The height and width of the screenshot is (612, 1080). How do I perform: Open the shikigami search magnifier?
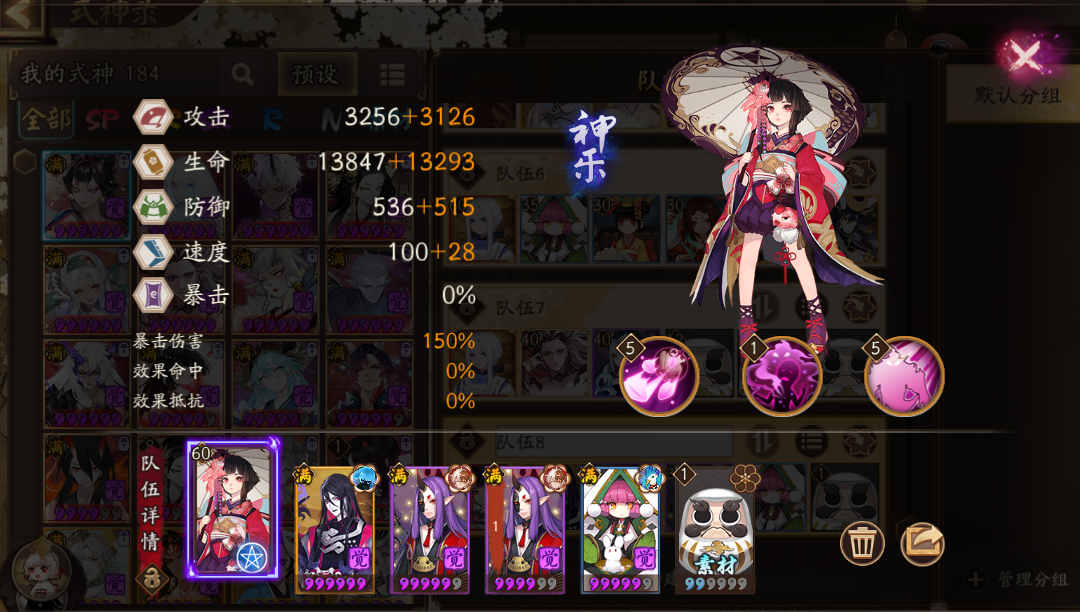coord(242,74)
